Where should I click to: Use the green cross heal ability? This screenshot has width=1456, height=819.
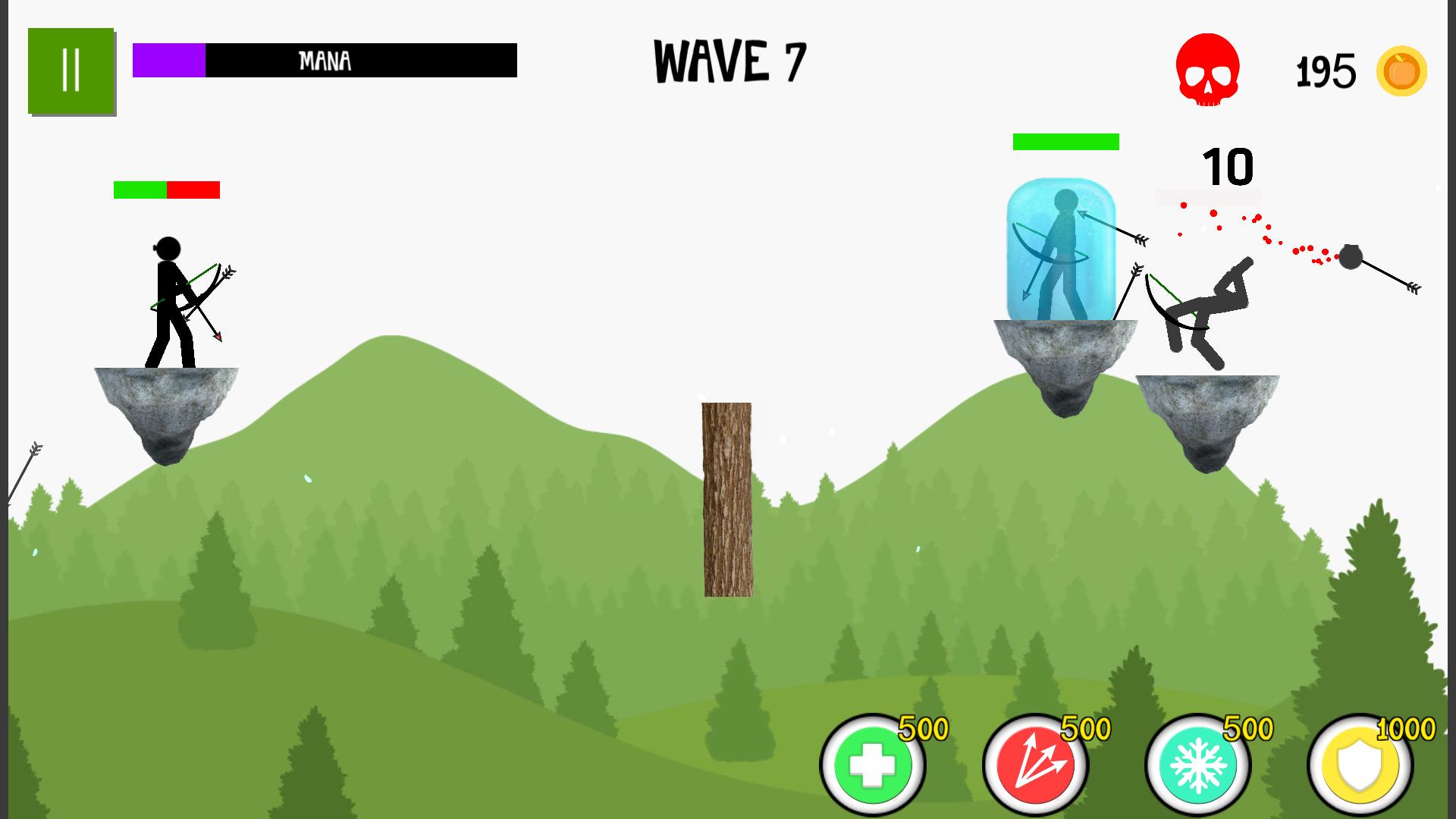pos(873,764)
